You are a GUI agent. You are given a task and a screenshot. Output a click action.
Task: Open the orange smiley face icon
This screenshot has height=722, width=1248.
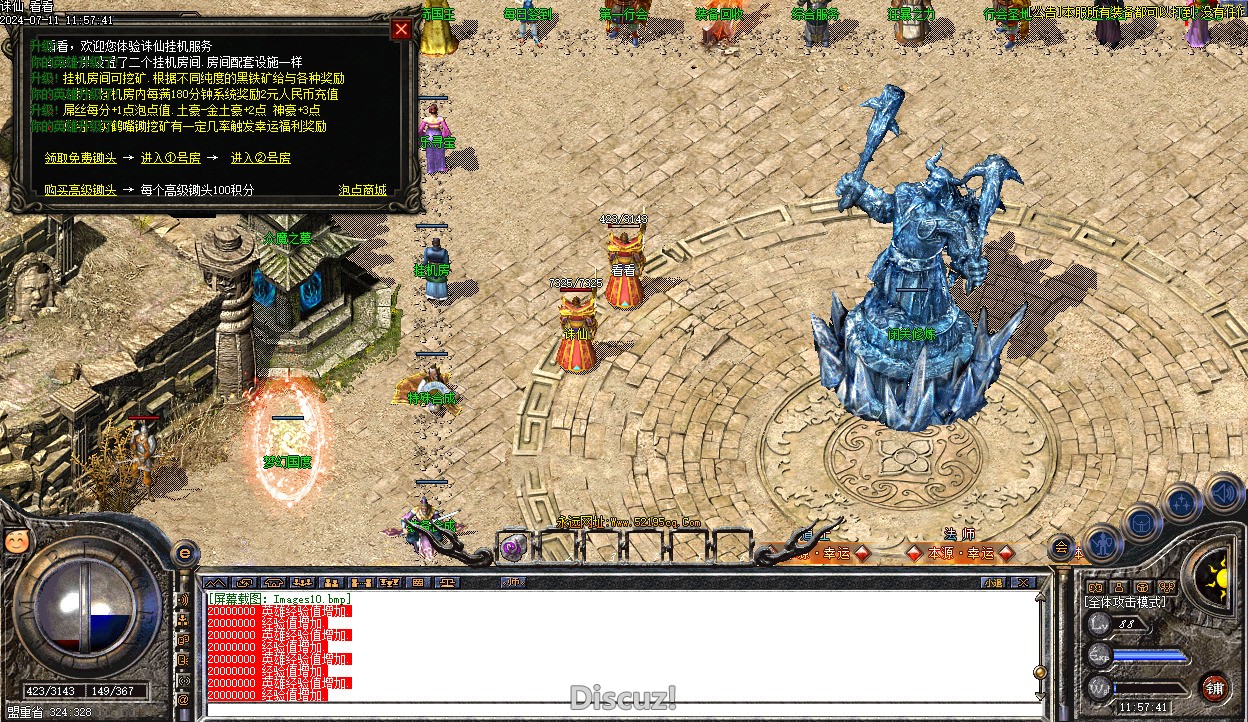coord(17,541)
